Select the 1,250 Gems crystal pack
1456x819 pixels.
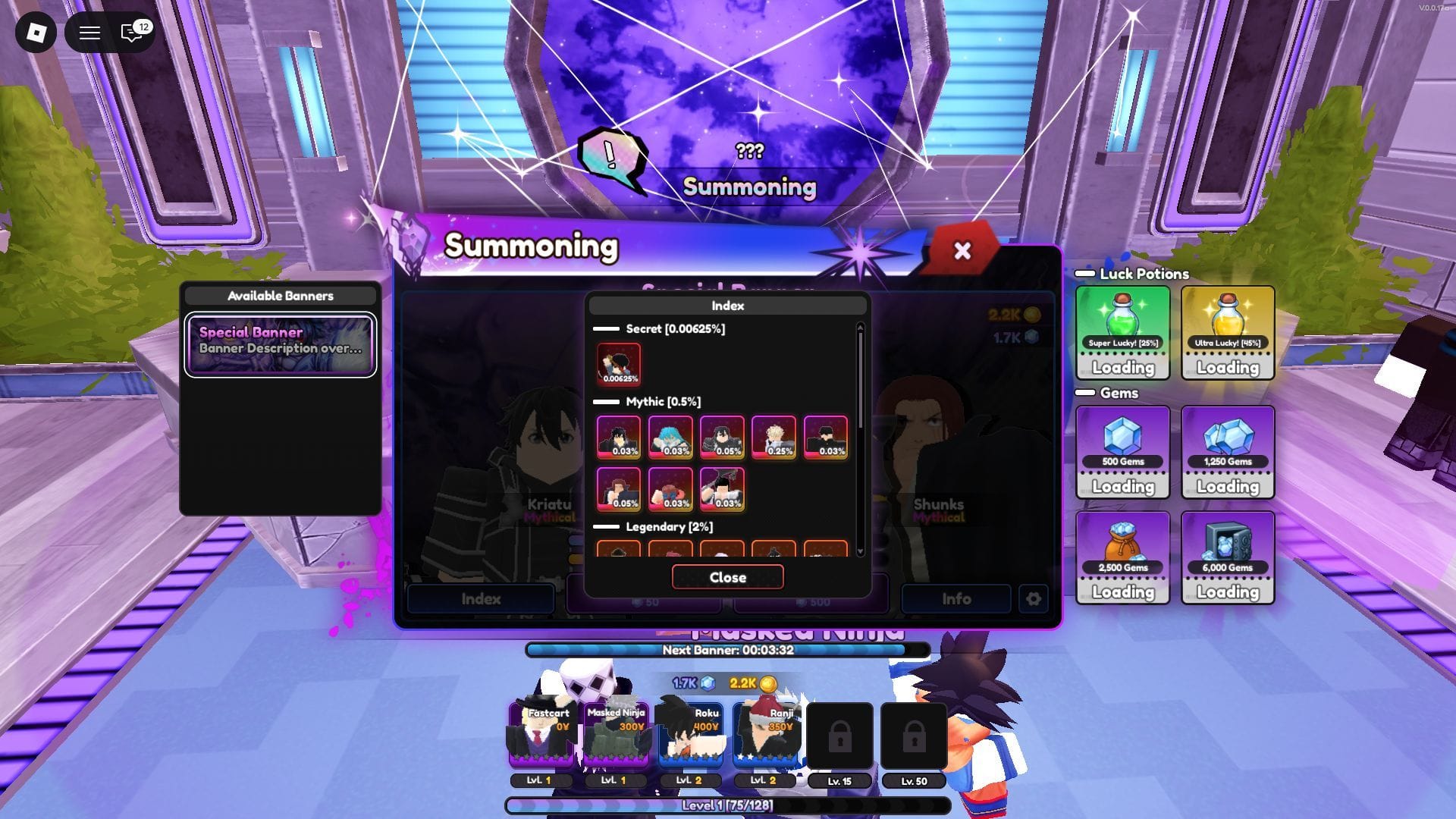coord(1228,451)
